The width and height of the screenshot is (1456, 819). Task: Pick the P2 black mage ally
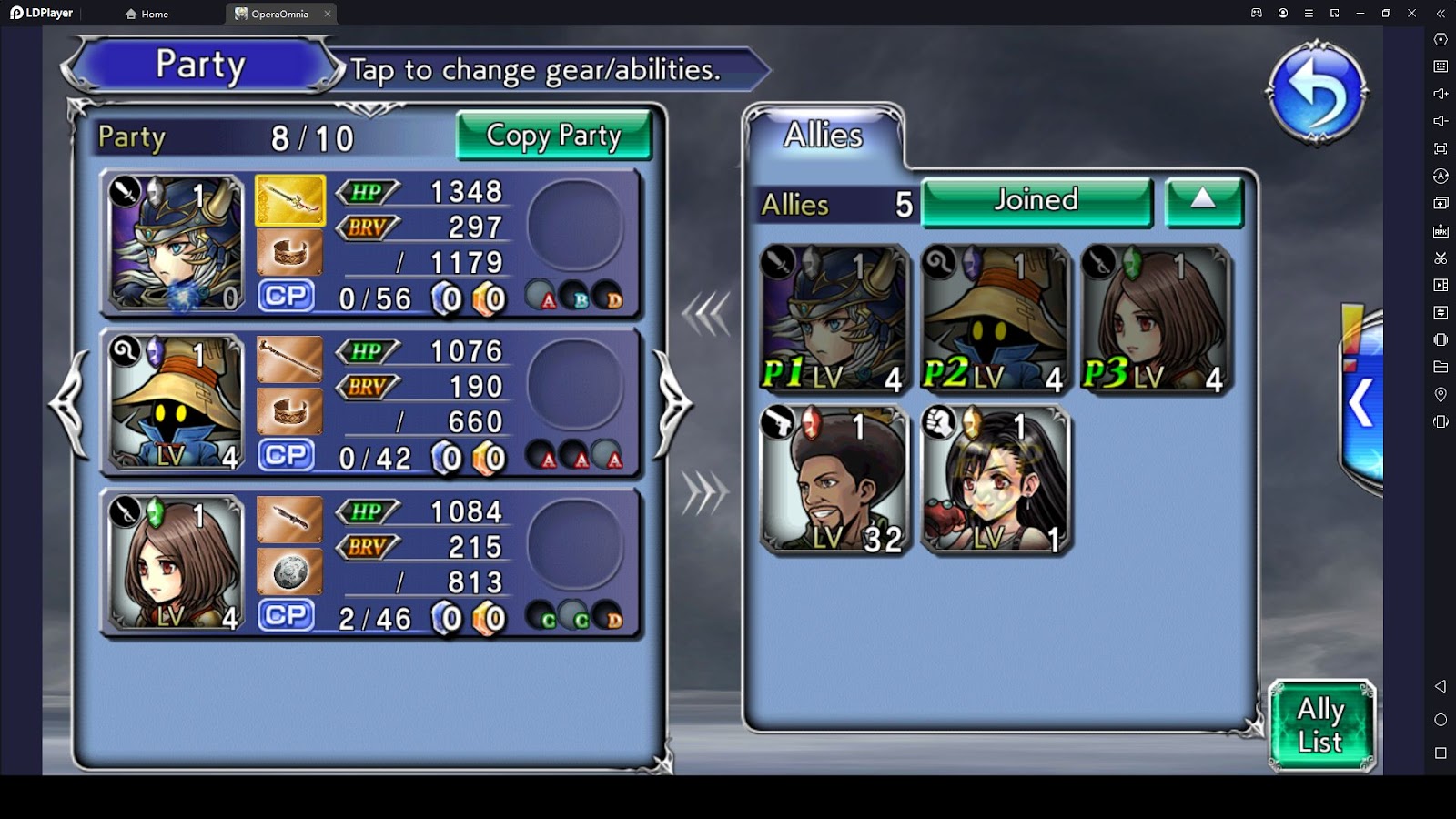[995, 319]
